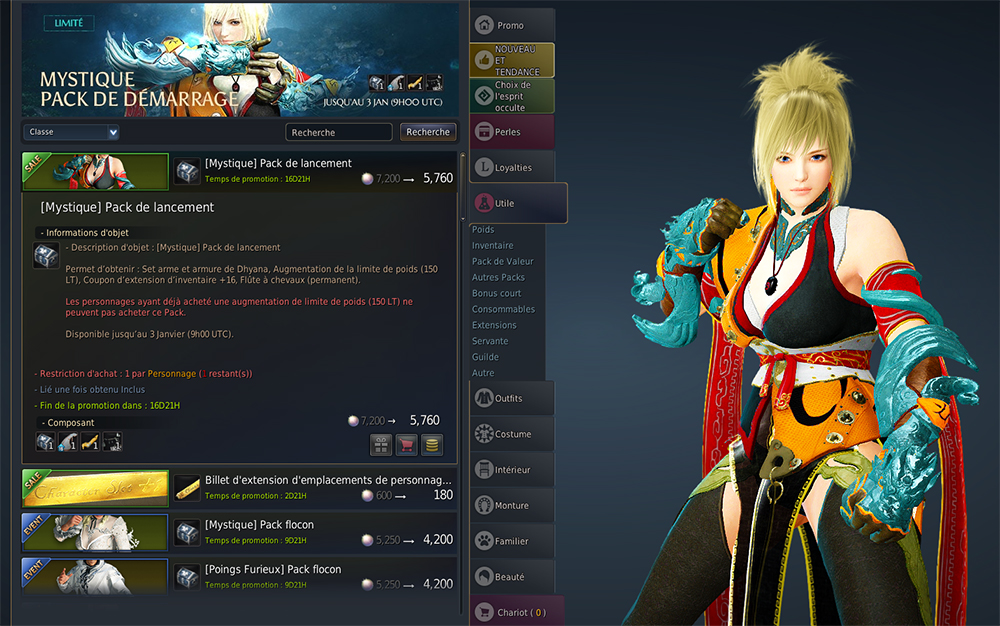Image resolution: width=1000 pixels, height=626 pixels.
Task: Gift the pack using the gift box icon
Action: click(x=381, y=445)
